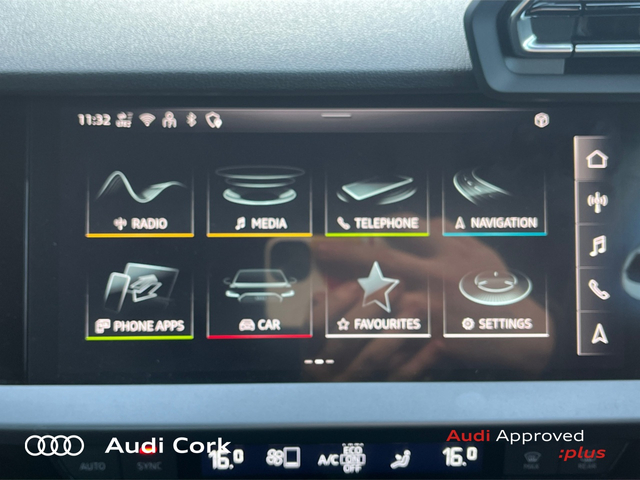This screenshot has height=480, width=640.
Task: Activate the sidebar navigation arrow shortcut
Action: (597, 333)
